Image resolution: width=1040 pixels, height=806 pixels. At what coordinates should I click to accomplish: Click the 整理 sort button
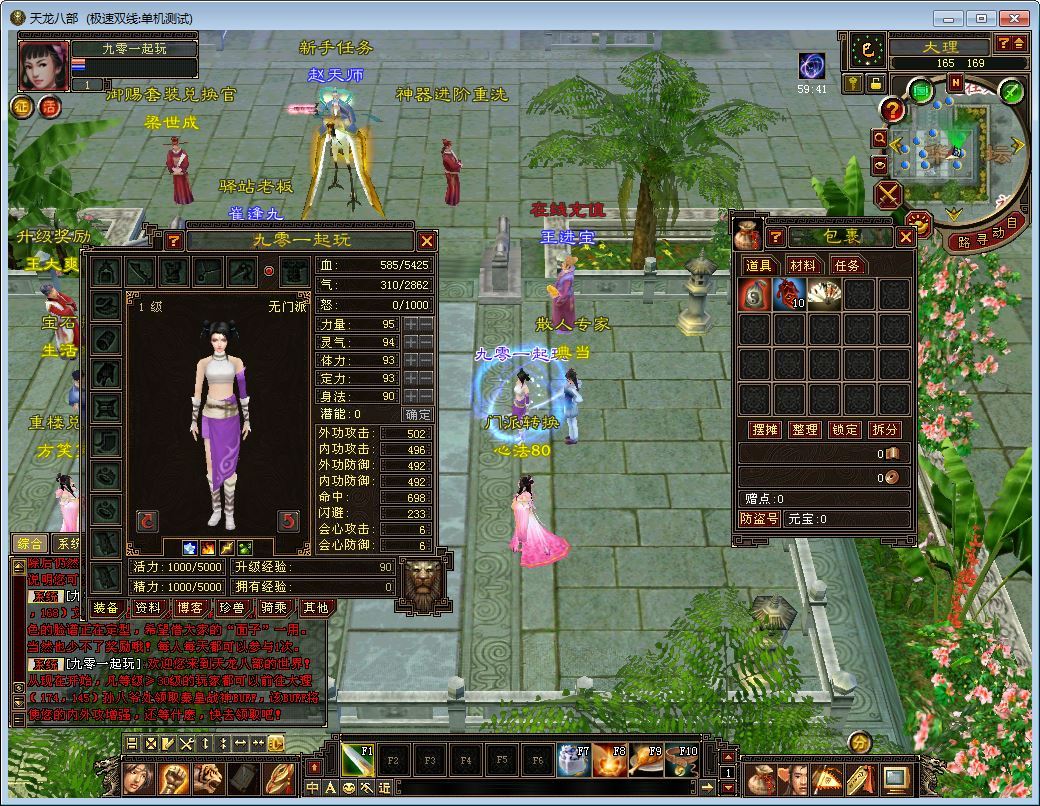805,429
